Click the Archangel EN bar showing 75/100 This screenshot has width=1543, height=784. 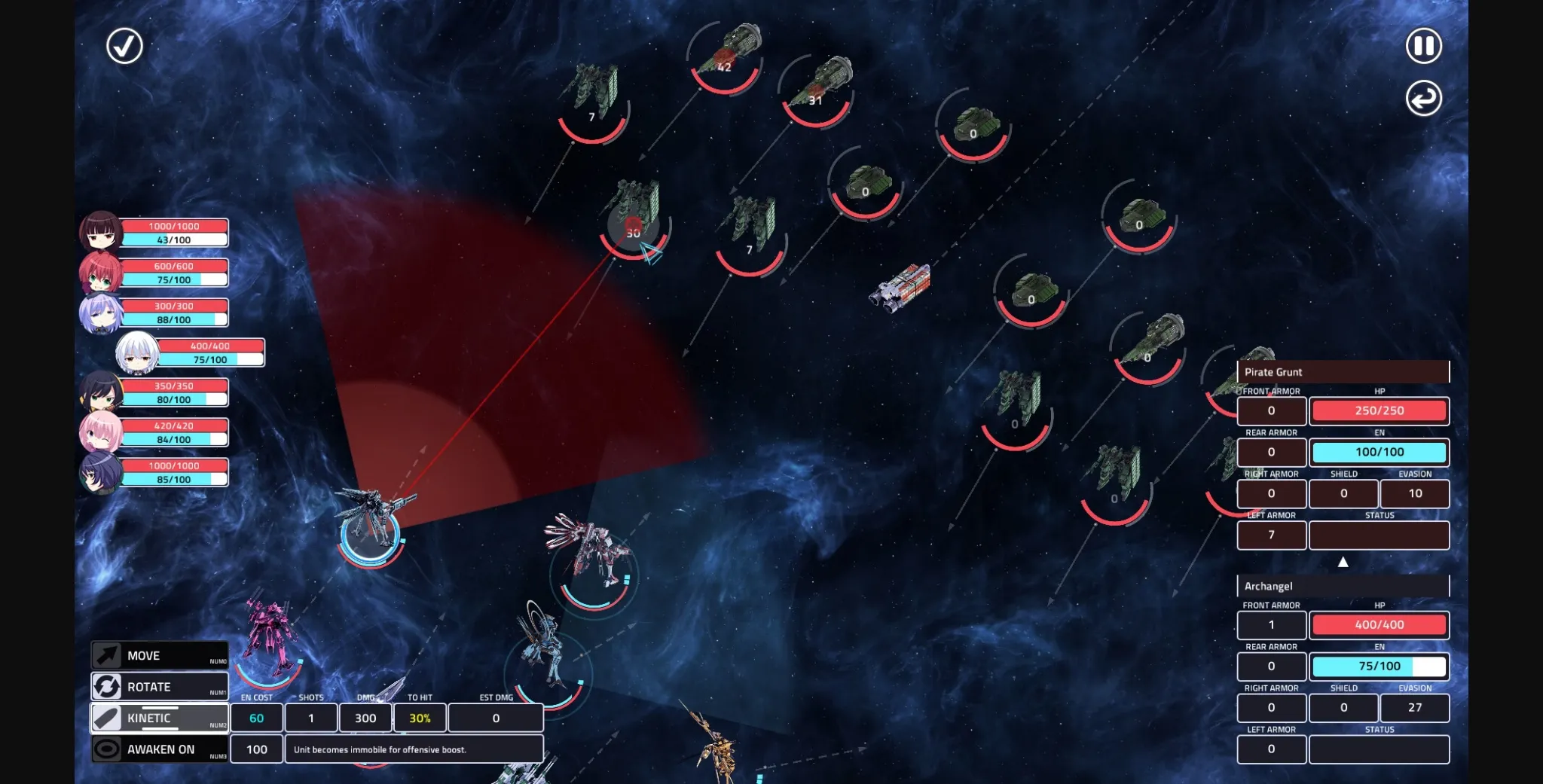[1379, 666]
